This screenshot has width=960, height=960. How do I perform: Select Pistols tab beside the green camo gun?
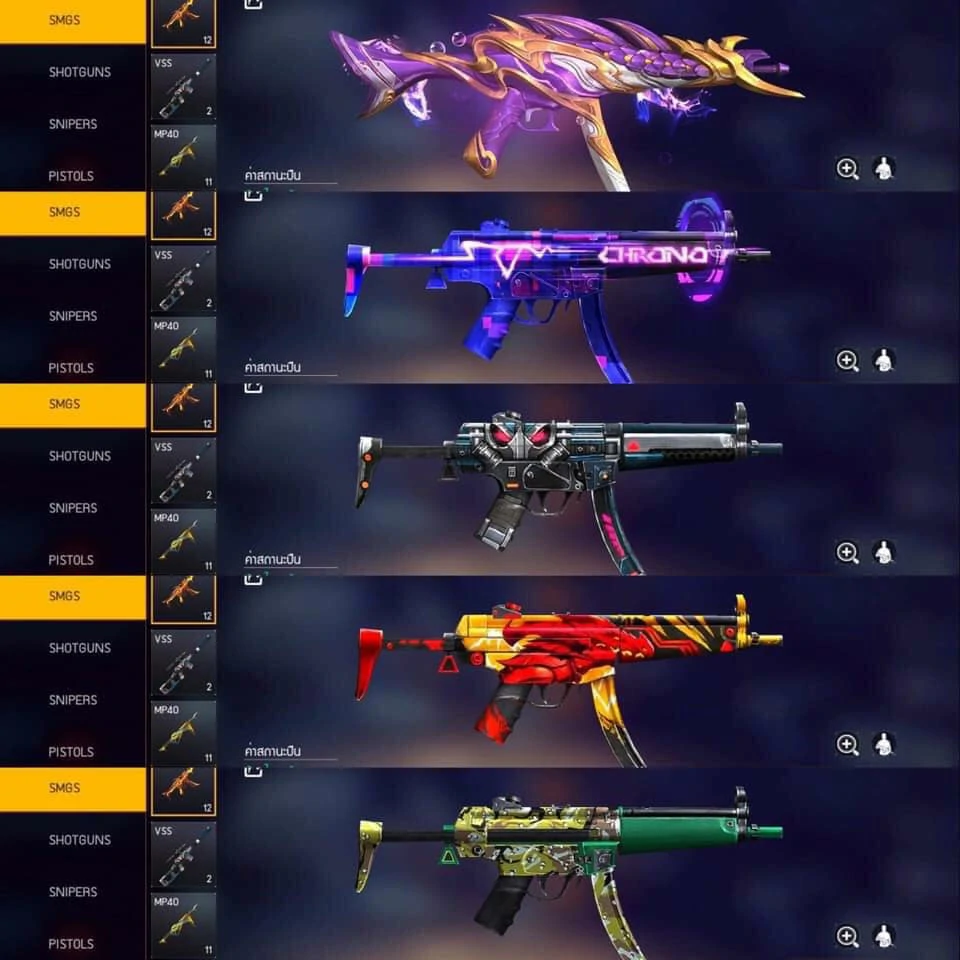point(71,944)
